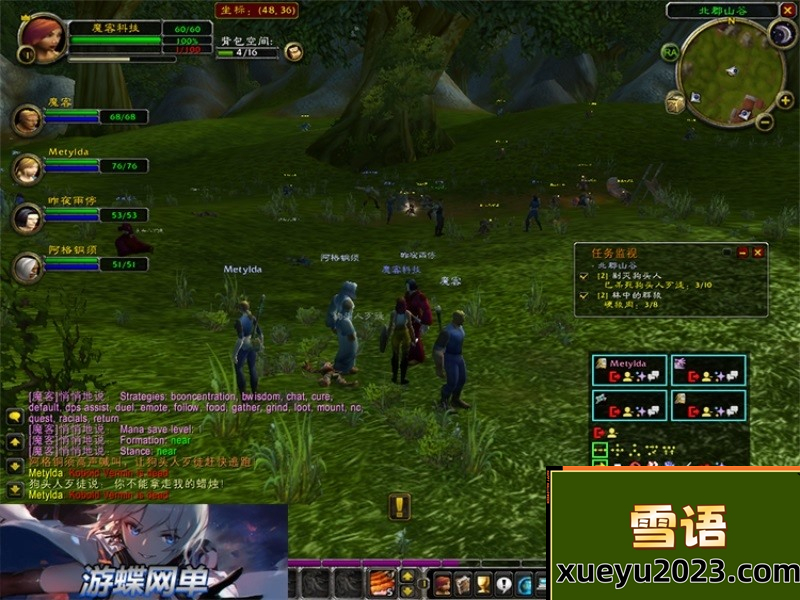Screen dimensions: 800x600
Task: Minimize the quest tracker panel
Action: click(x=742, y=253)
